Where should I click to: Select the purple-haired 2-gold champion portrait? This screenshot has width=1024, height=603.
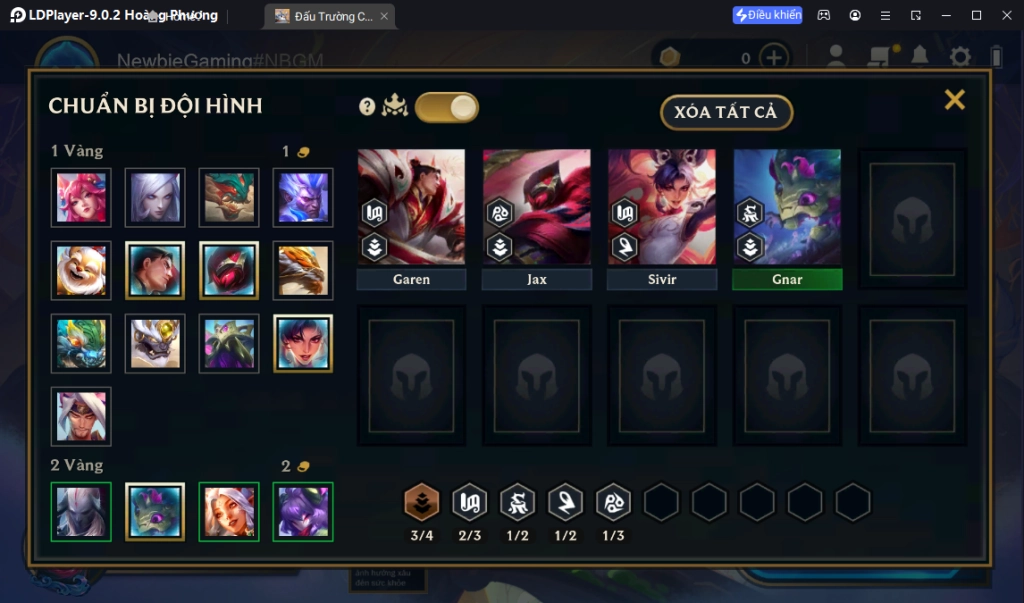coord(303,511)
